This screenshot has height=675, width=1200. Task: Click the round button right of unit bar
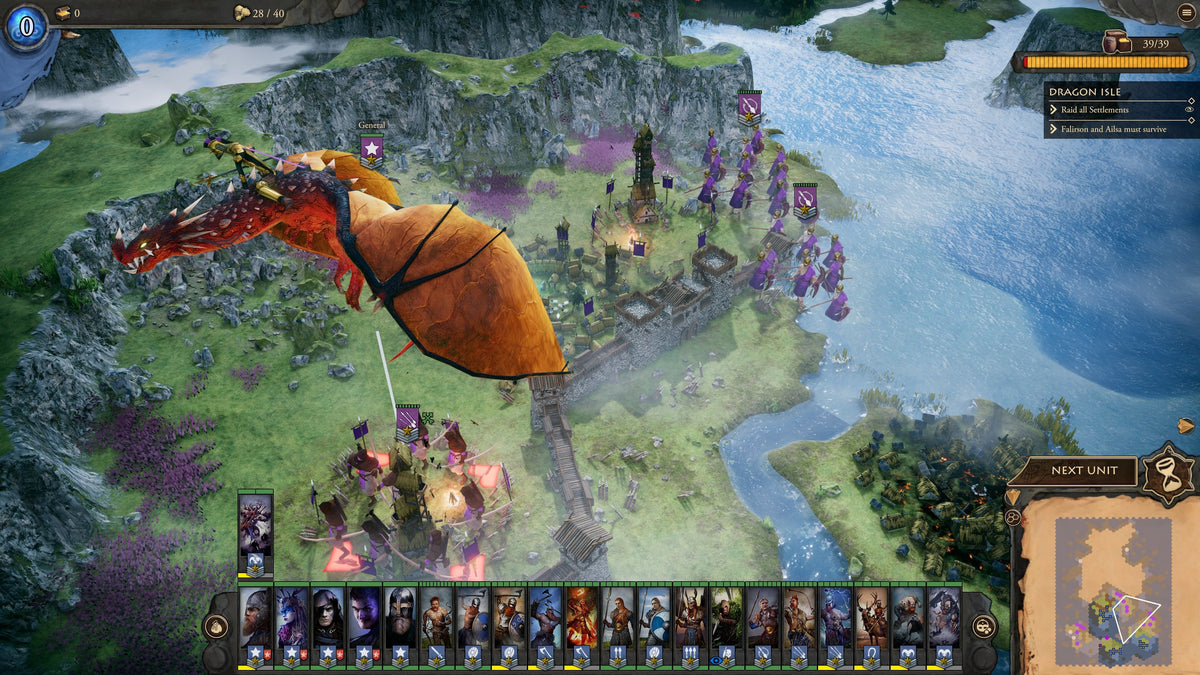pyautogui.click(x=983, y=627)
